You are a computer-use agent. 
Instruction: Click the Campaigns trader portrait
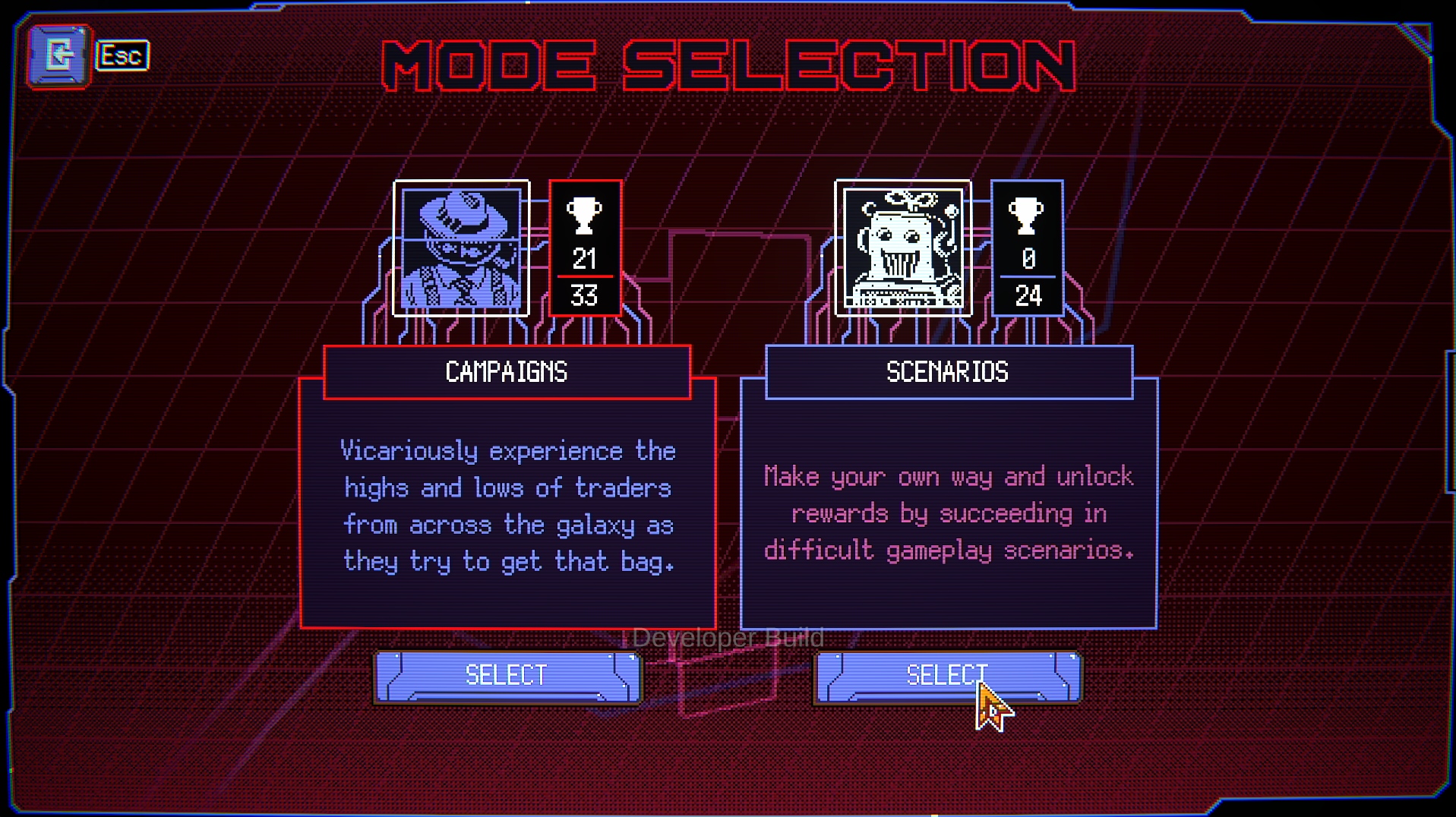[461, 248]
